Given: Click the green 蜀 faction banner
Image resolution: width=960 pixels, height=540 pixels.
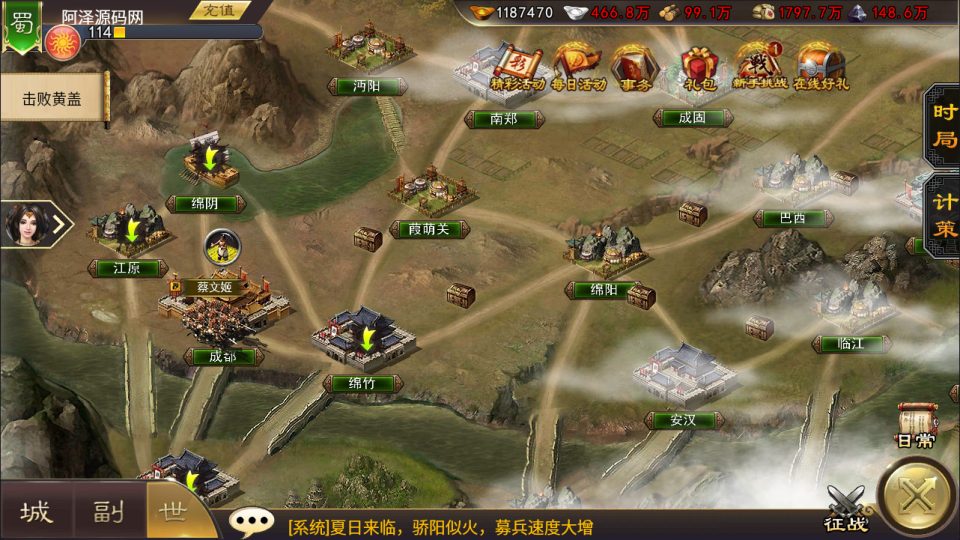Looking at the screenshot, I should pos(20,25).
